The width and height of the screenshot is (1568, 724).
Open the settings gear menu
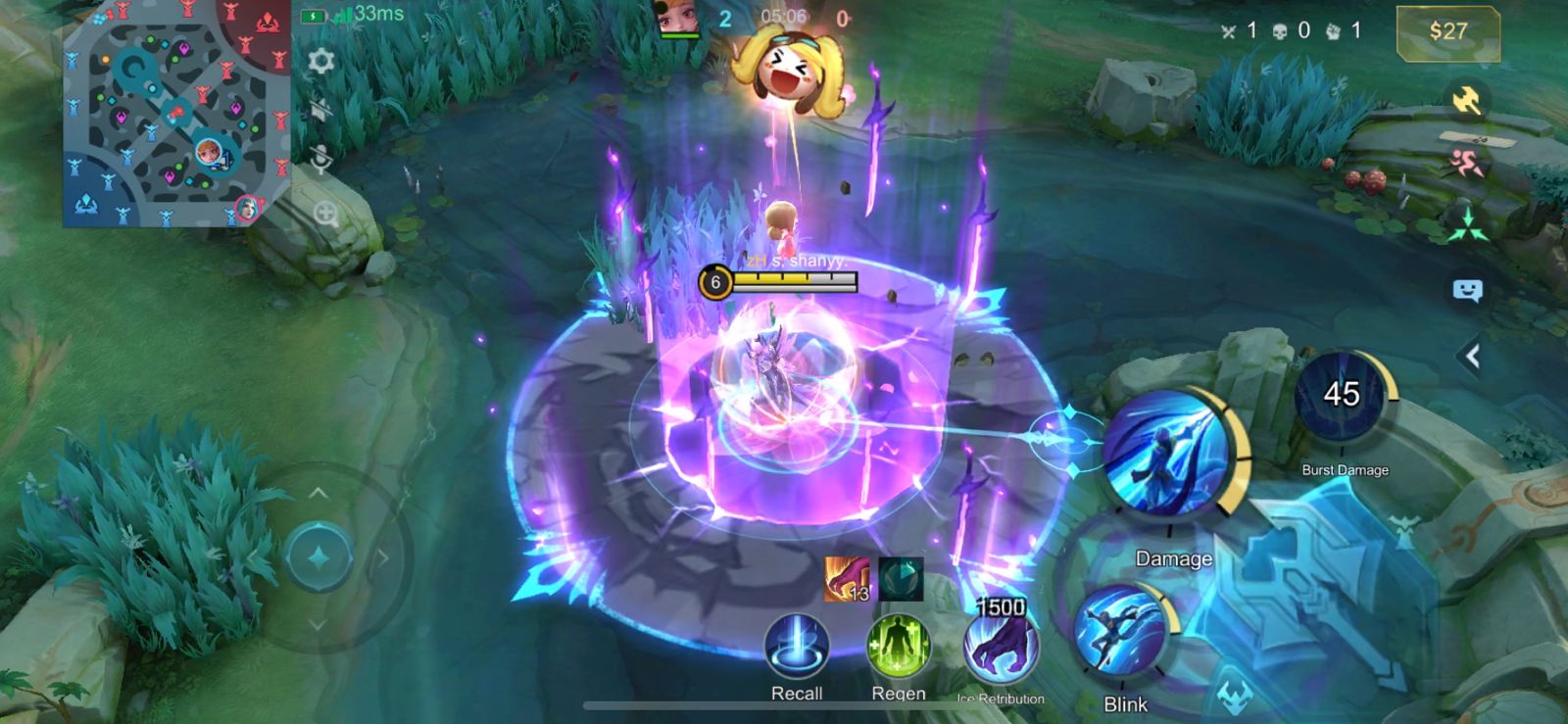click(320, 62)
